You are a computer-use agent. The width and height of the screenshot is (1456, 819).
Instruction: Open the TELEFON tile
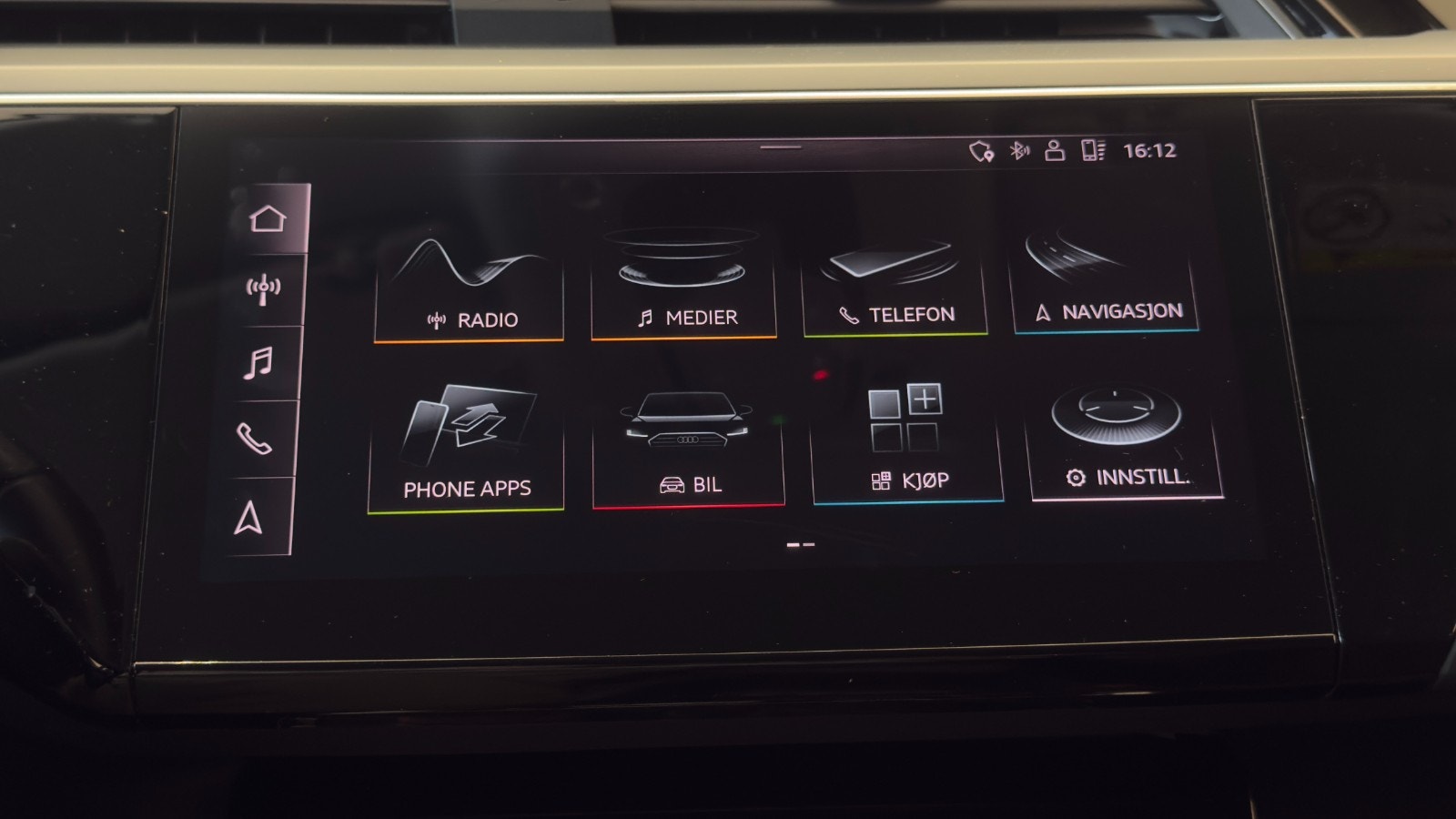click(x=896, y=273)
